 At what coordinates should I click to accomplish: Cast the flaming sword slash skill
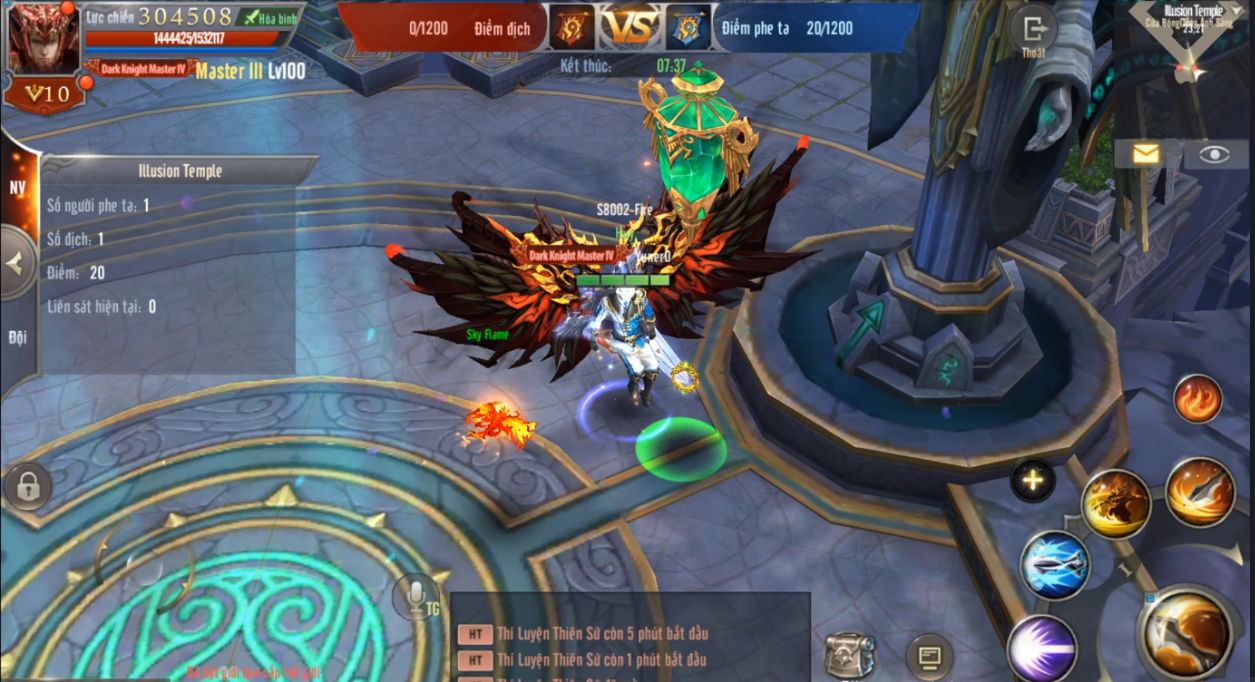pos(1200,492)
